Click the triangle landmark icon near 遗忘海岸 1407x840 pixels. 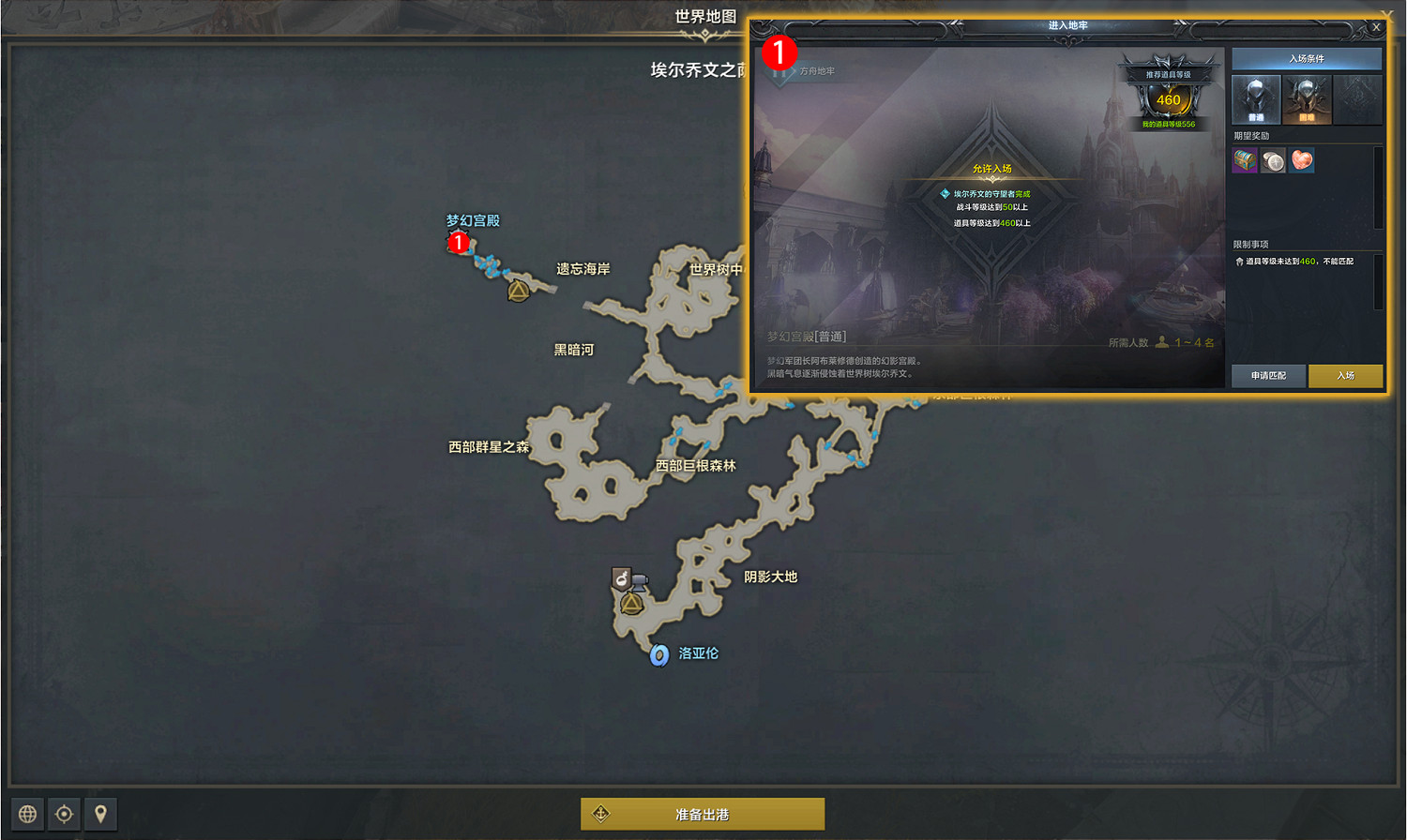517,292
